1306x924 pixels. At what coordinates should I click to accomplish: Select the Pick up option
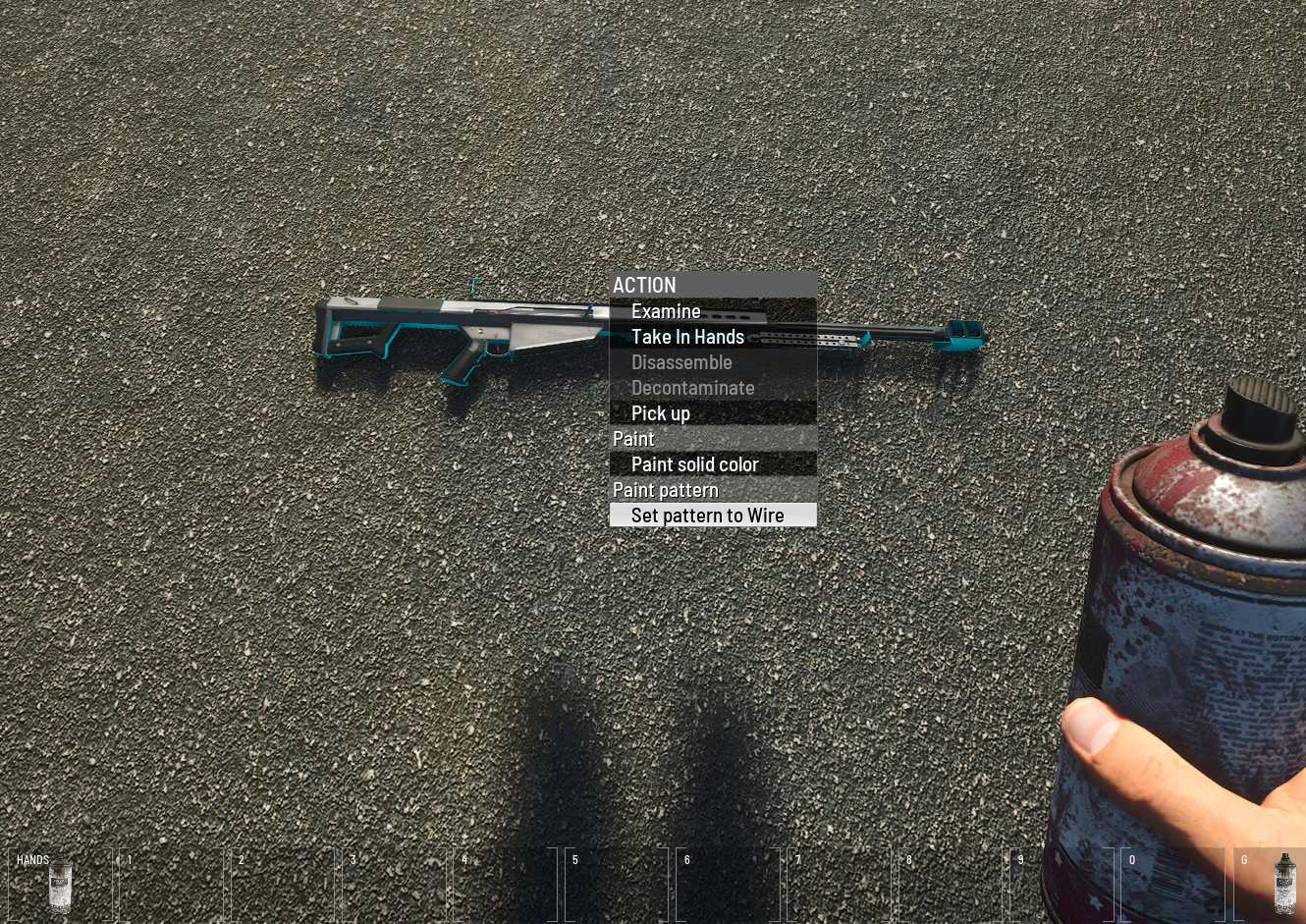coord(660,412)
